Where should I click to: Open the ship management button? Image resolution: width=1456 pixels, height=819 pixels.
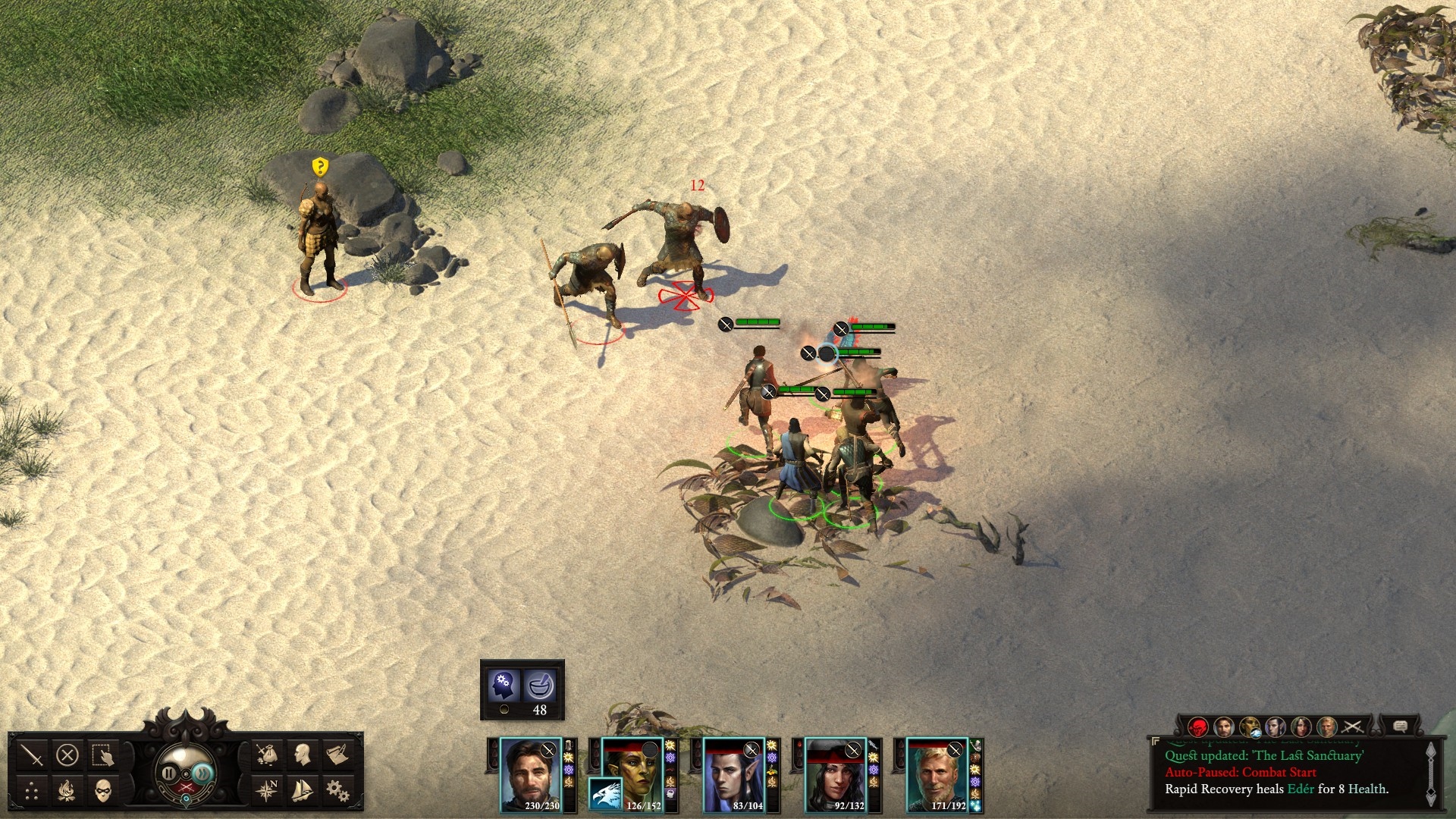[x=301, y=791]
